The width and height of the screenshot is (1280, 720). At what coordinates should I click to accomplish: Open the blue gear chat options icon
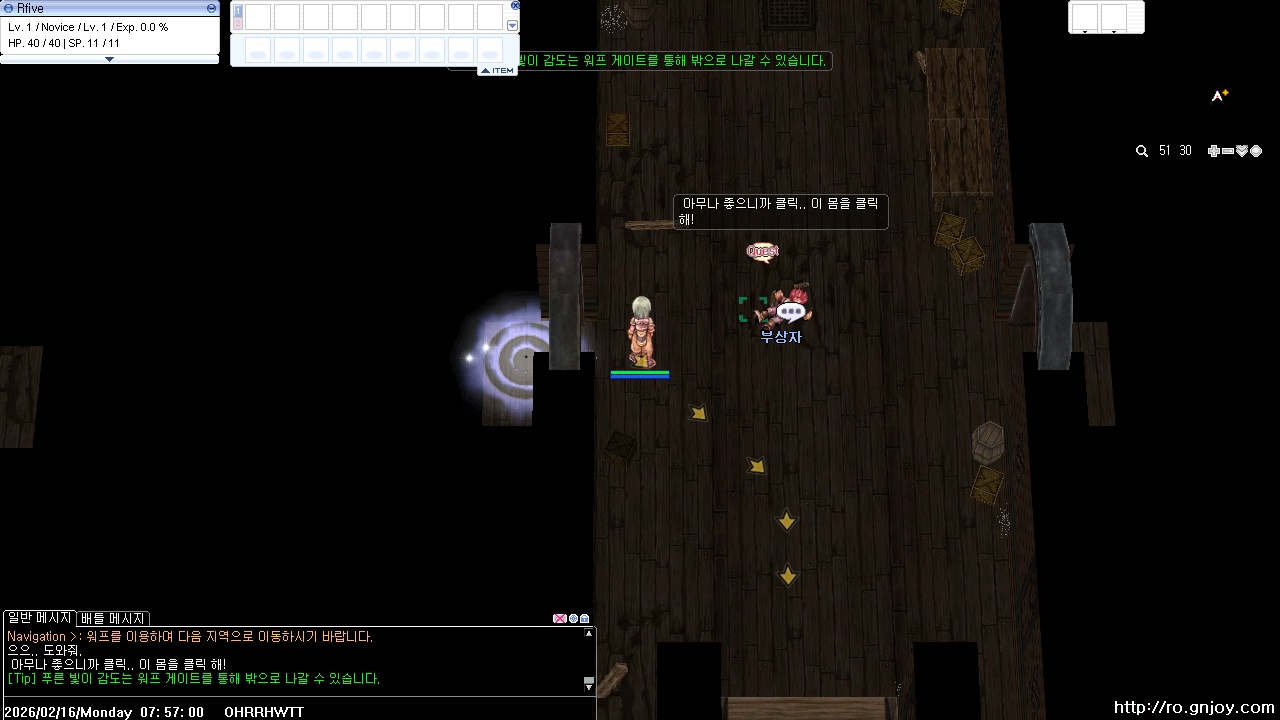coord(573,619)
